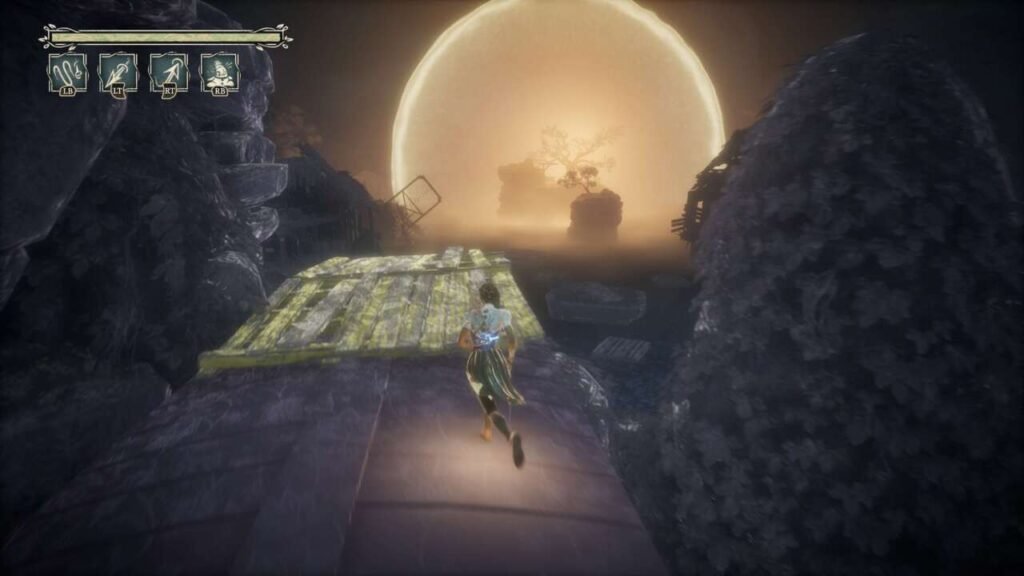Use the downward-pointing dagger ability
1024x576 pixels.
(118, 73)
